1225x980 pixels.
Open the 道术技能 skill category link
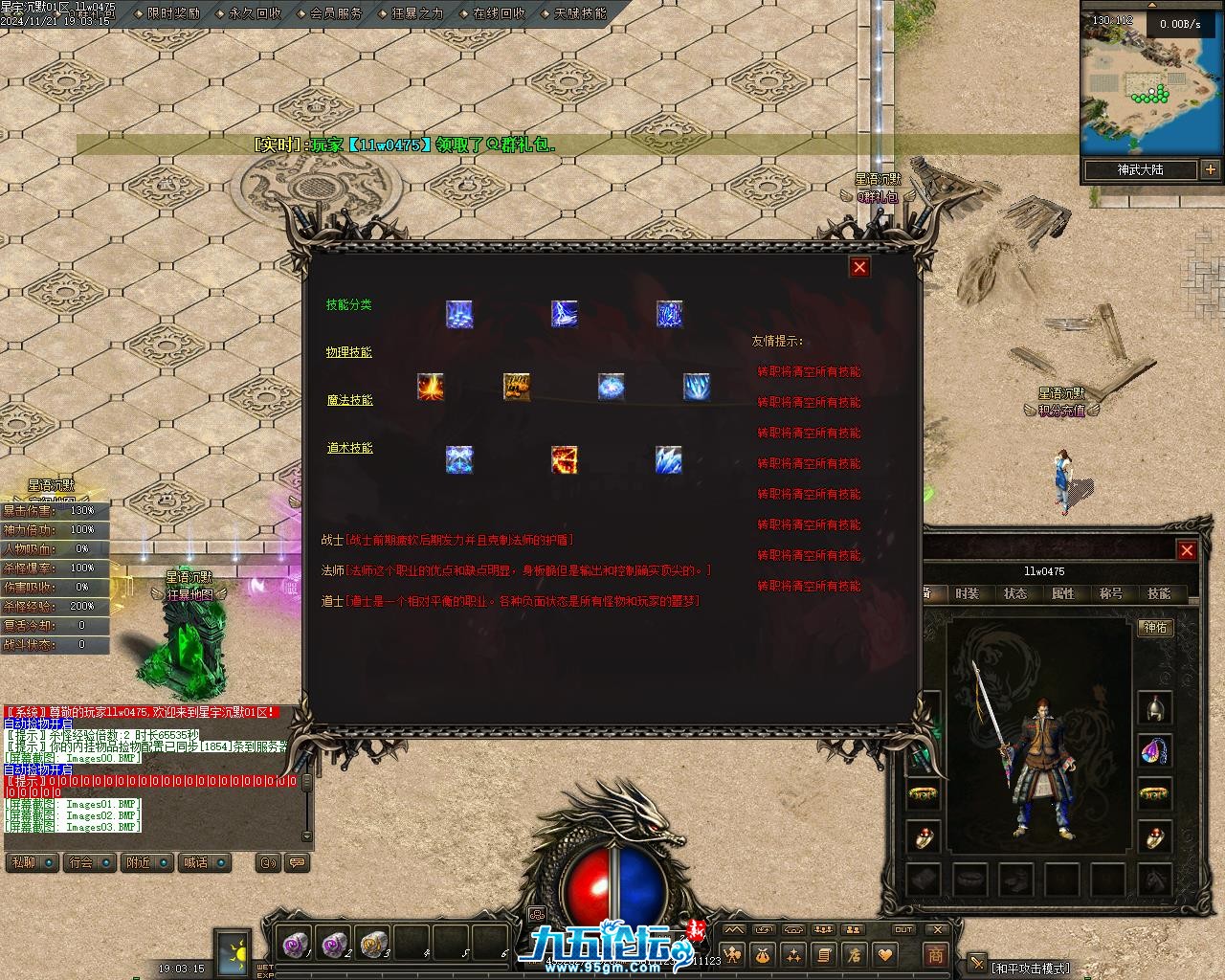(x=349, y=448)
